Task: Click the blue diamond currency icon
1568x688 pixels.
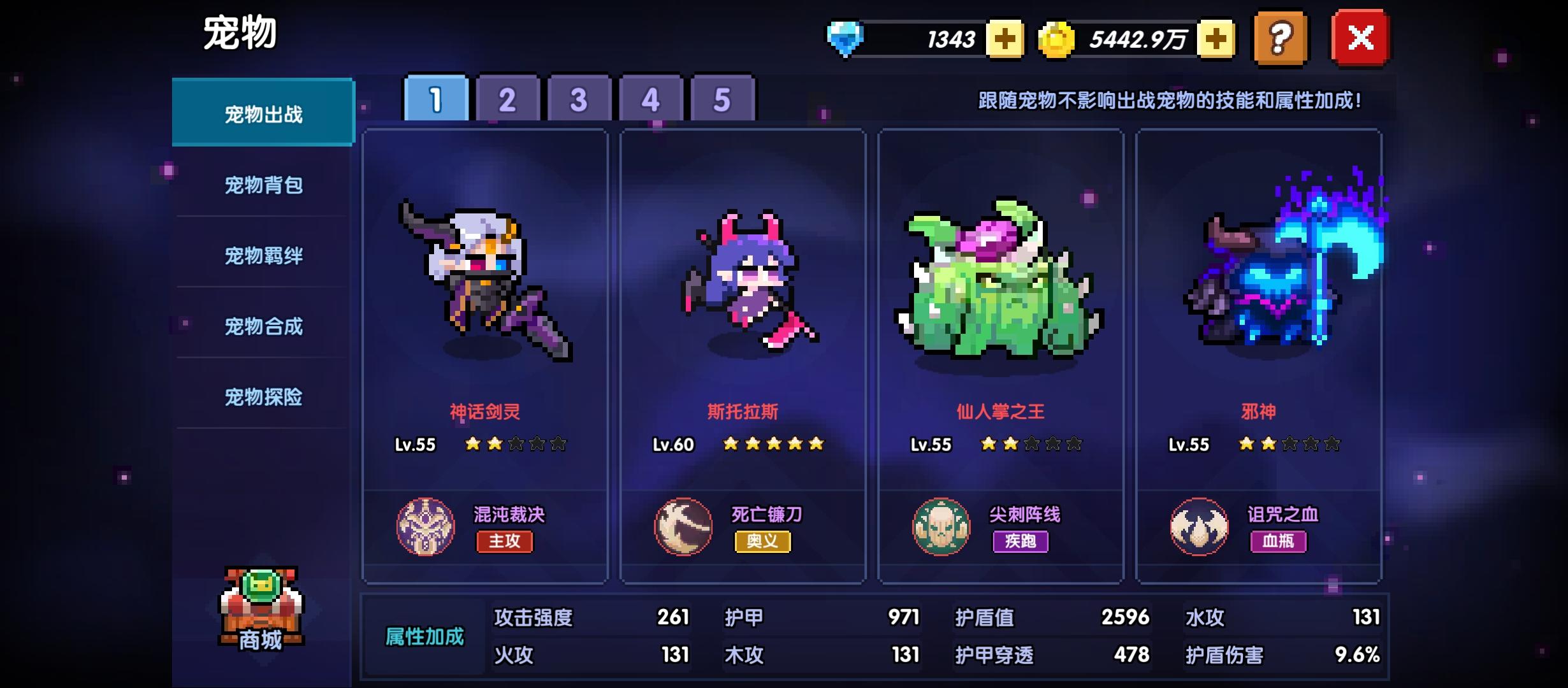Action: pos(846,38)
